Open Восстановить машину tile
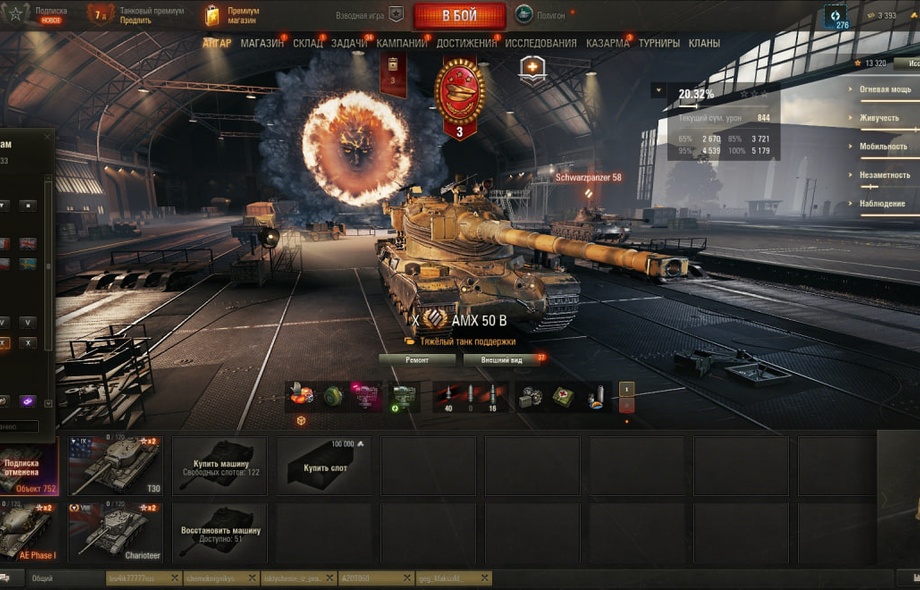920x590 pixels. tap(219, 532)
